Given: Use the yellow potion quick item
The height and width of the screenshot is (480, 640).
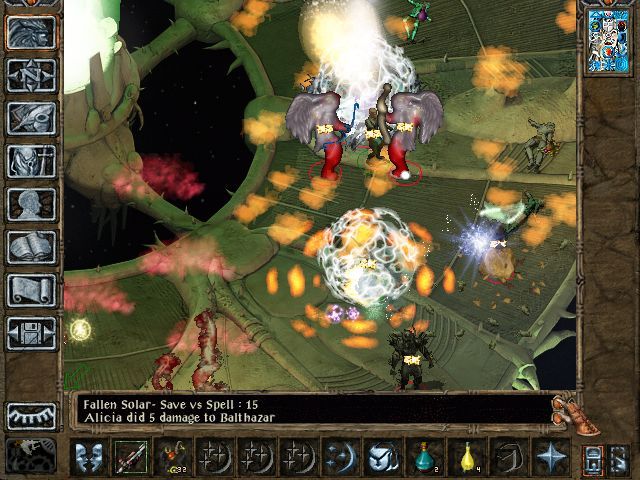Looking at the screenshot, I should [466, 458].
